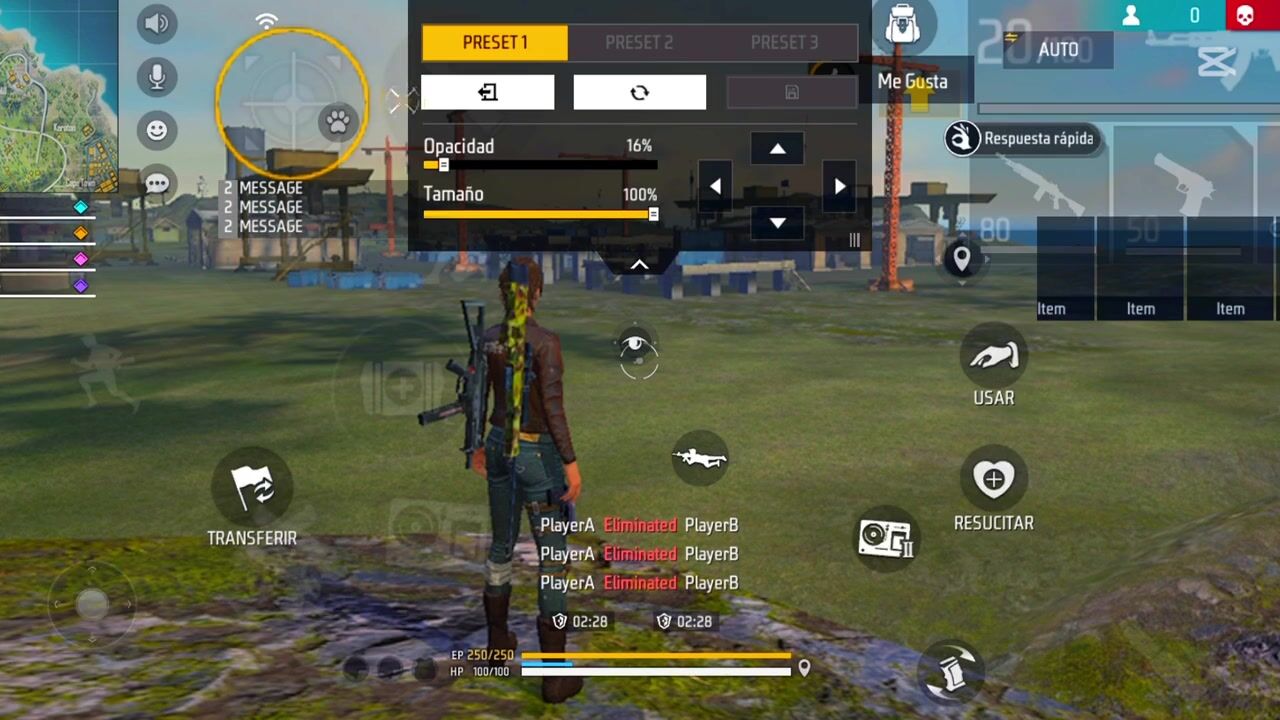
Task: Select the PRESET 1 tab
Action: [x=495, y=43]
